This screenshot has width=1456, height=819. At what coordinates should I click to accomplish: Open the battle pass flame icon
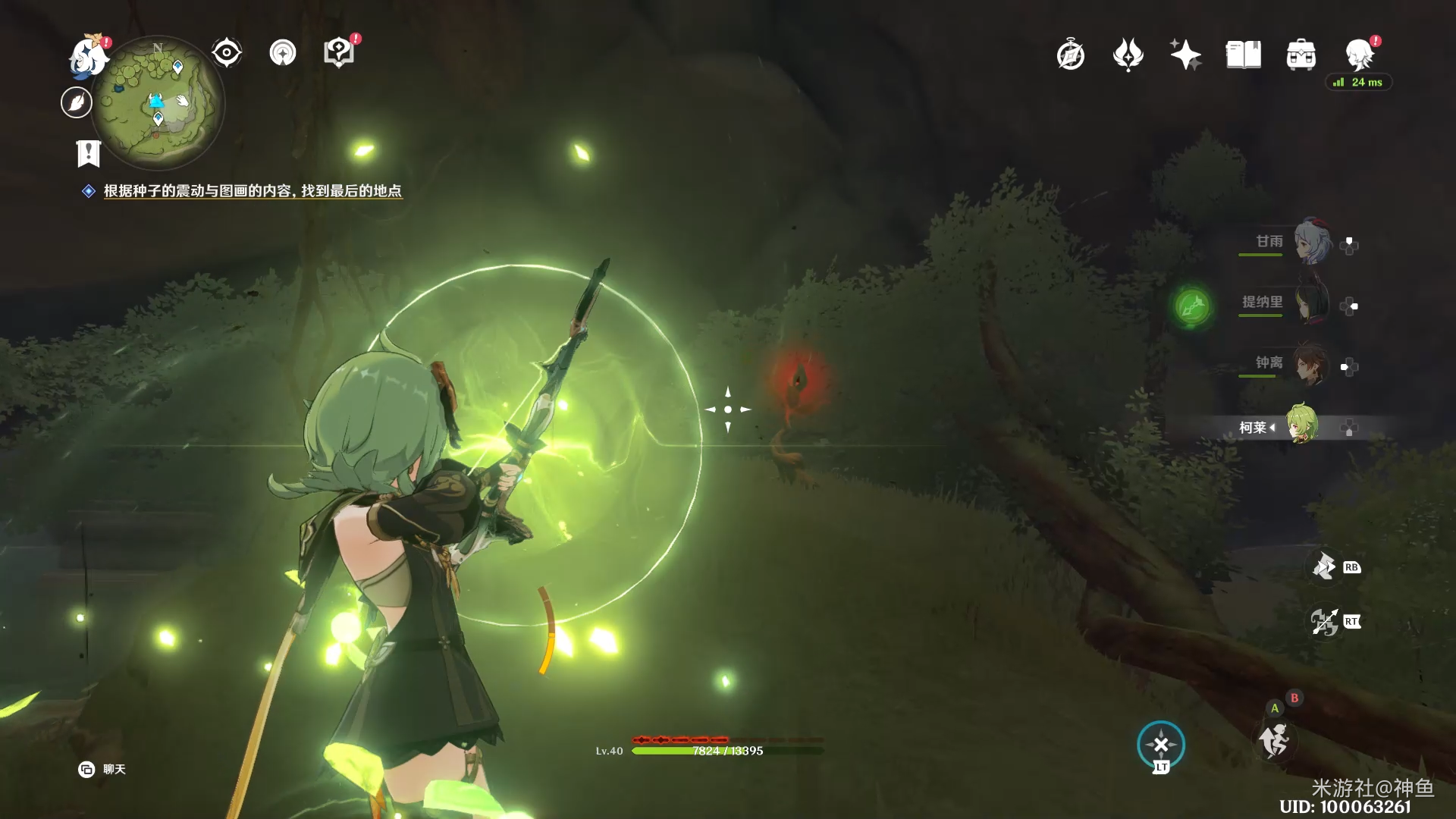click(x=1128, y=55)
